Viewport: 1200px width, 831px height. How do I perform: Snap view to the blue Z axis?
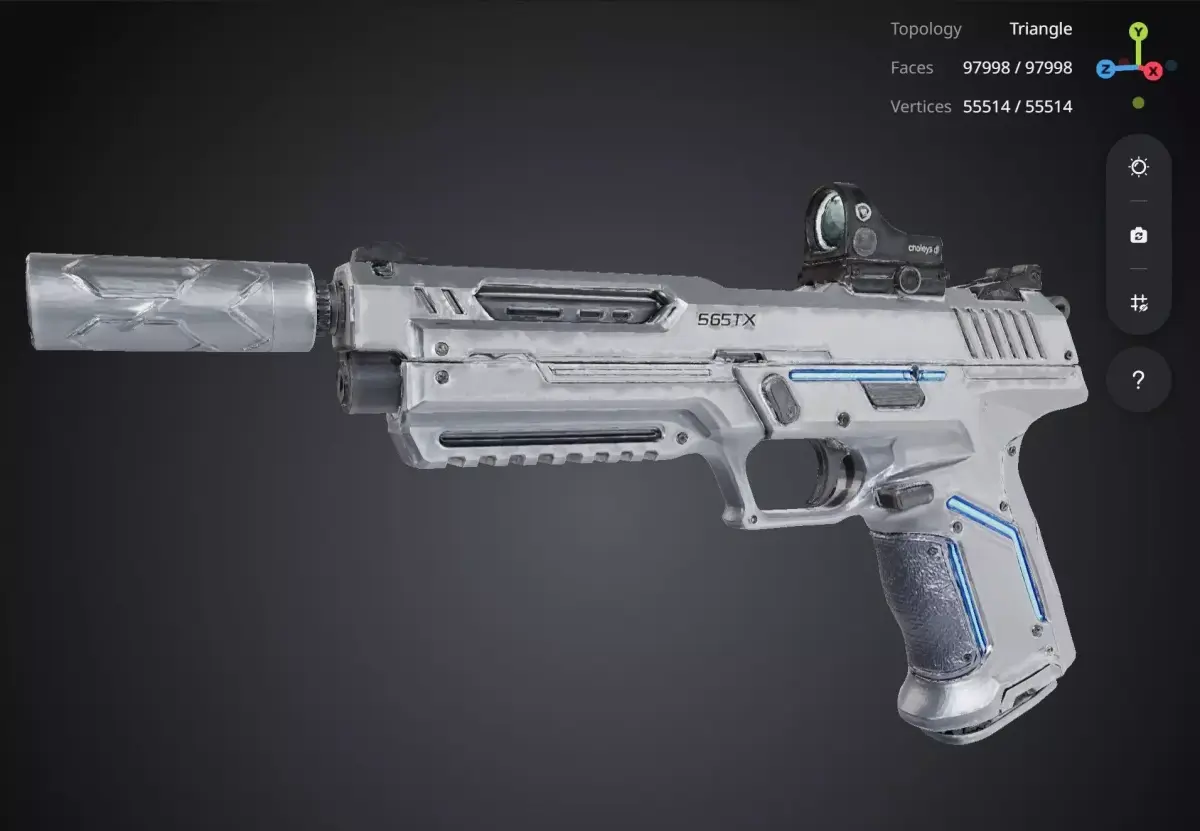coord(1105,69)
